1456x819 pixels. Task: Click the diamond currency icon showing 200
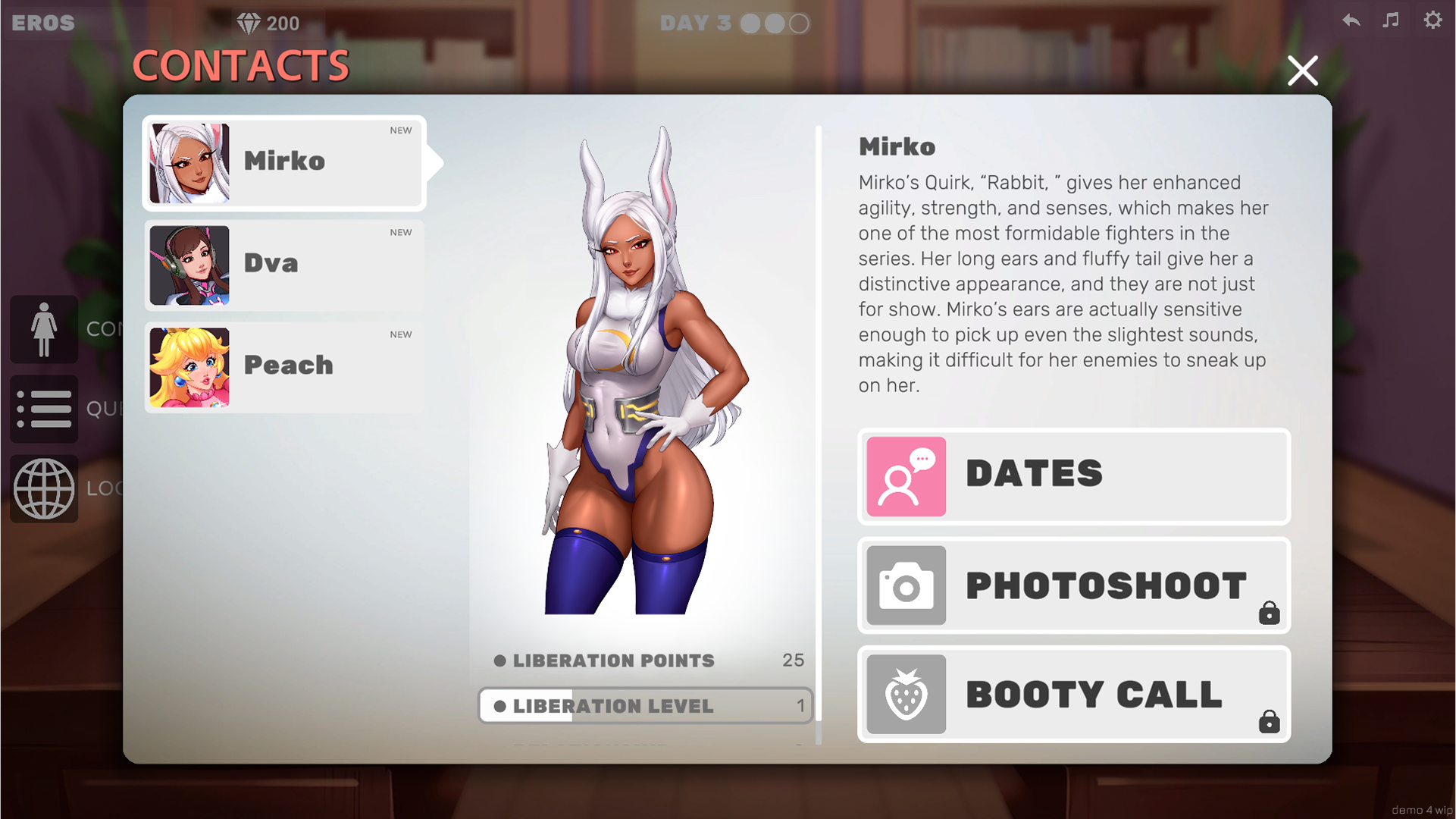click(248, 22)
